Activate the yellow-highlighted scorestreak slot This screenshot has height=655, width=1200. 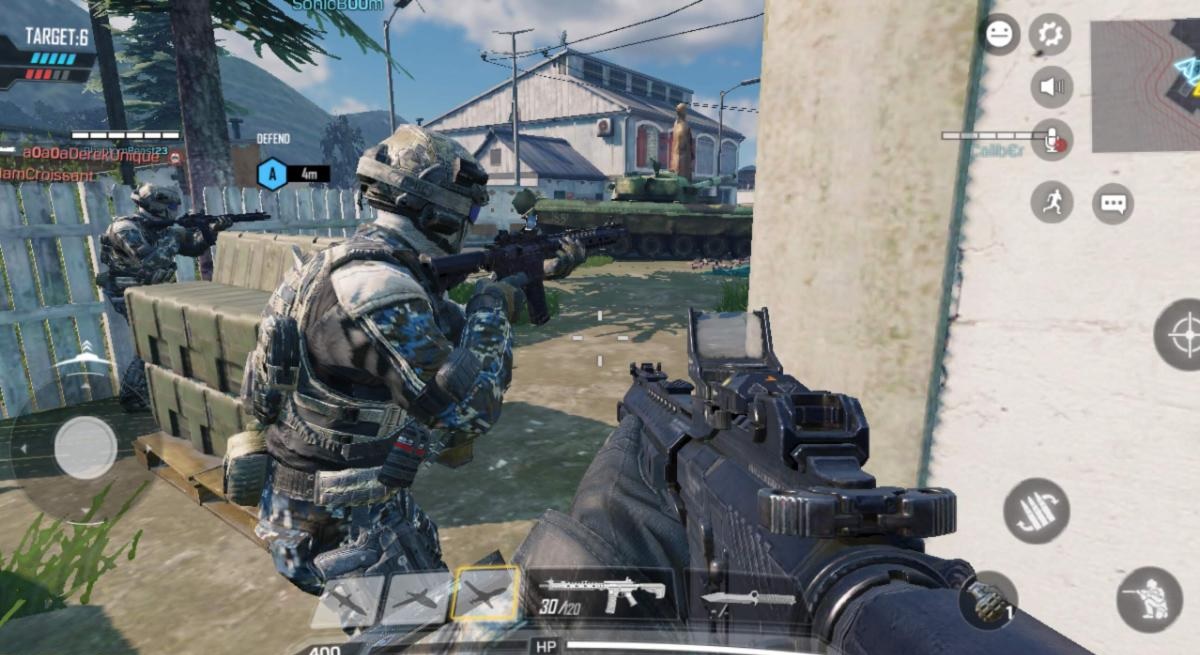click(485, 596)
